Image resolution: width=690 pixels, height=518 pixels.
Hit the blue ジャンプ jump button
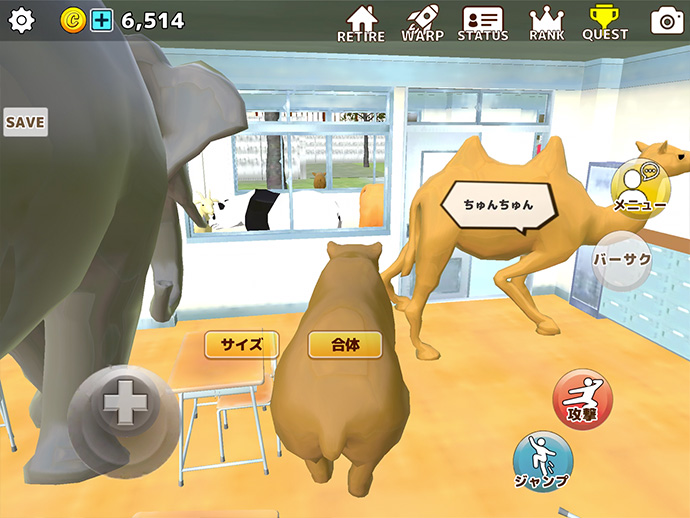click(x=542, y=462)
